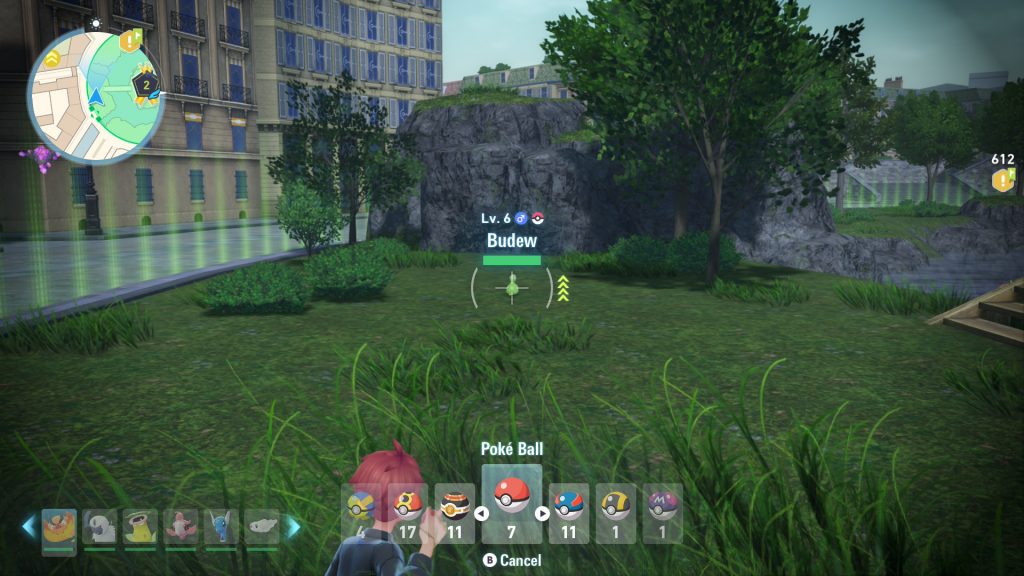Pick the blue Pokémon party slot

point(221,528)
